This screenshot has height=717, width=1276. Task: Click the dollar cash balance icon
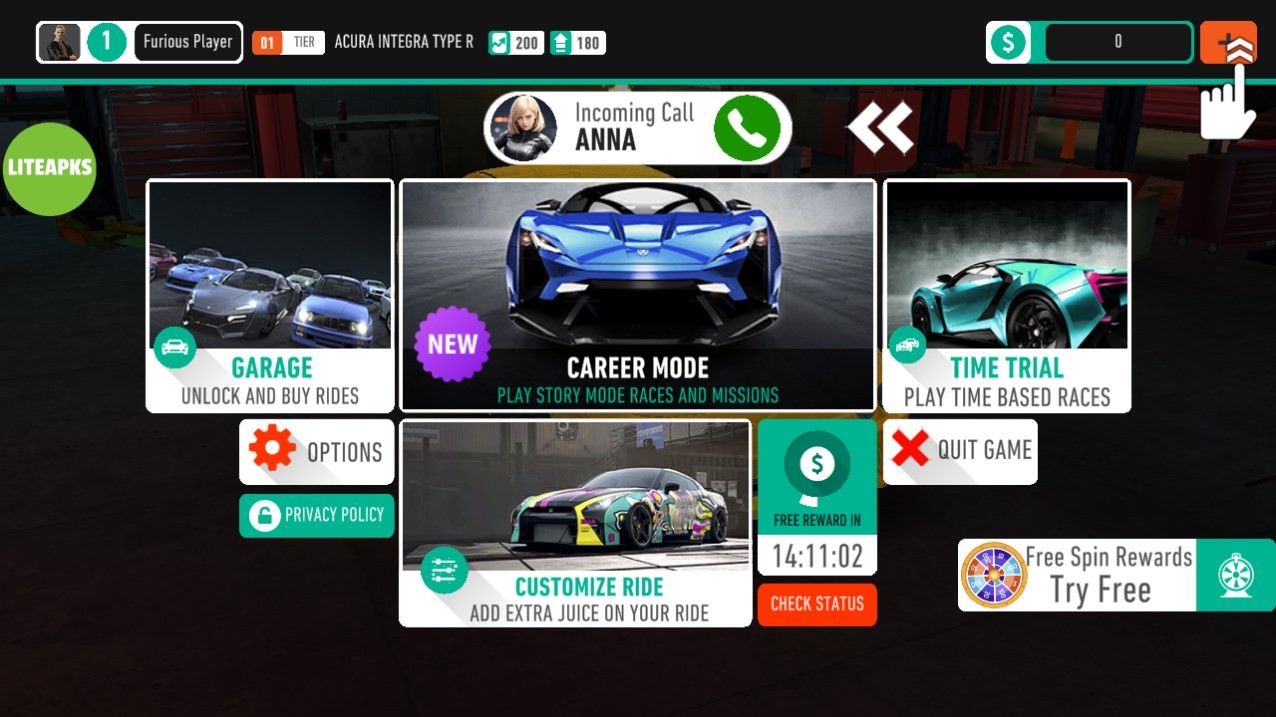coord(1009,42)
